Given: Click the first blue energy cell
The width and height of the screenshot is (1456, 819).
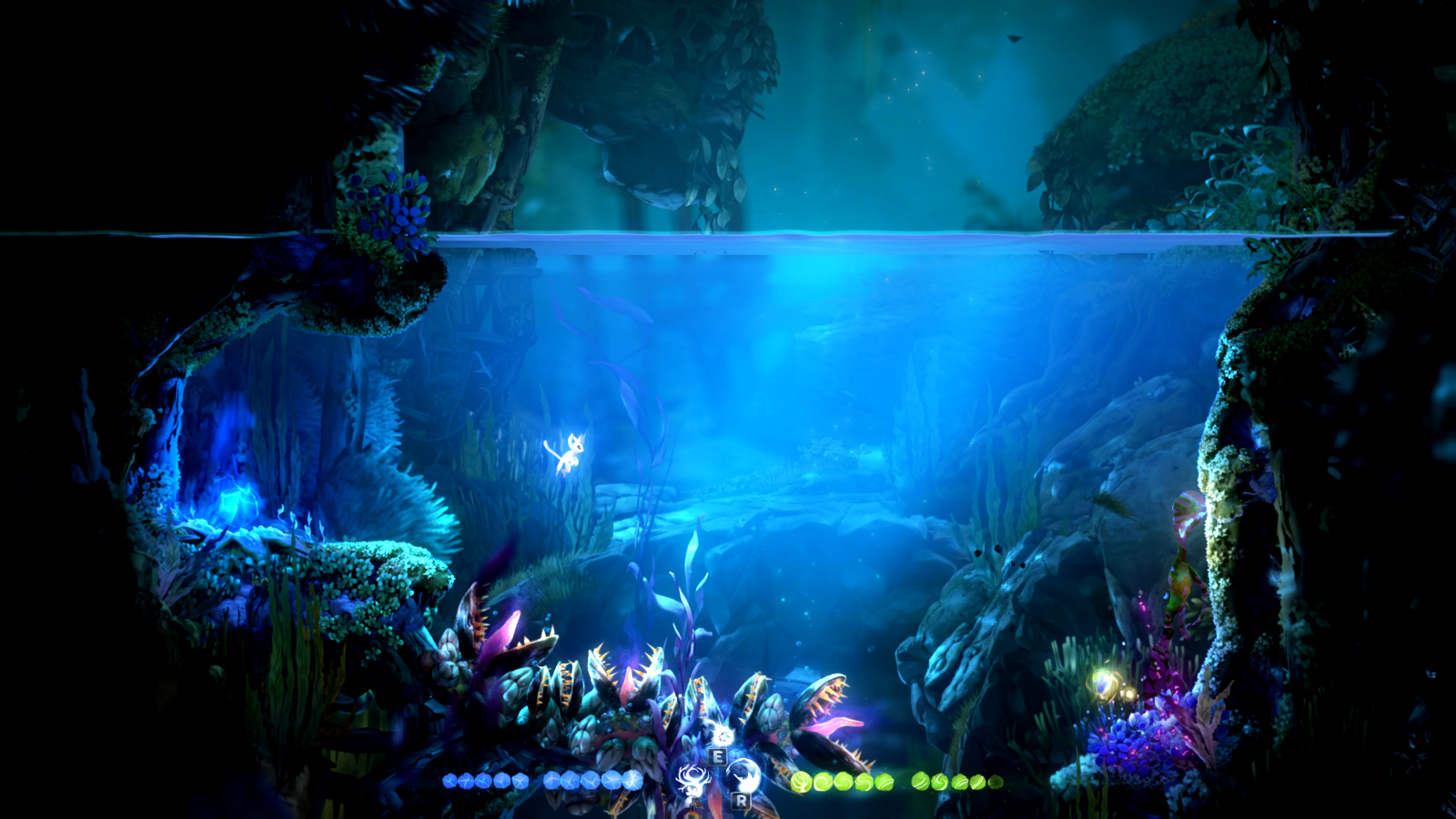Looking at the screenshot, I should pyautogui.click(x=449, y=780).
